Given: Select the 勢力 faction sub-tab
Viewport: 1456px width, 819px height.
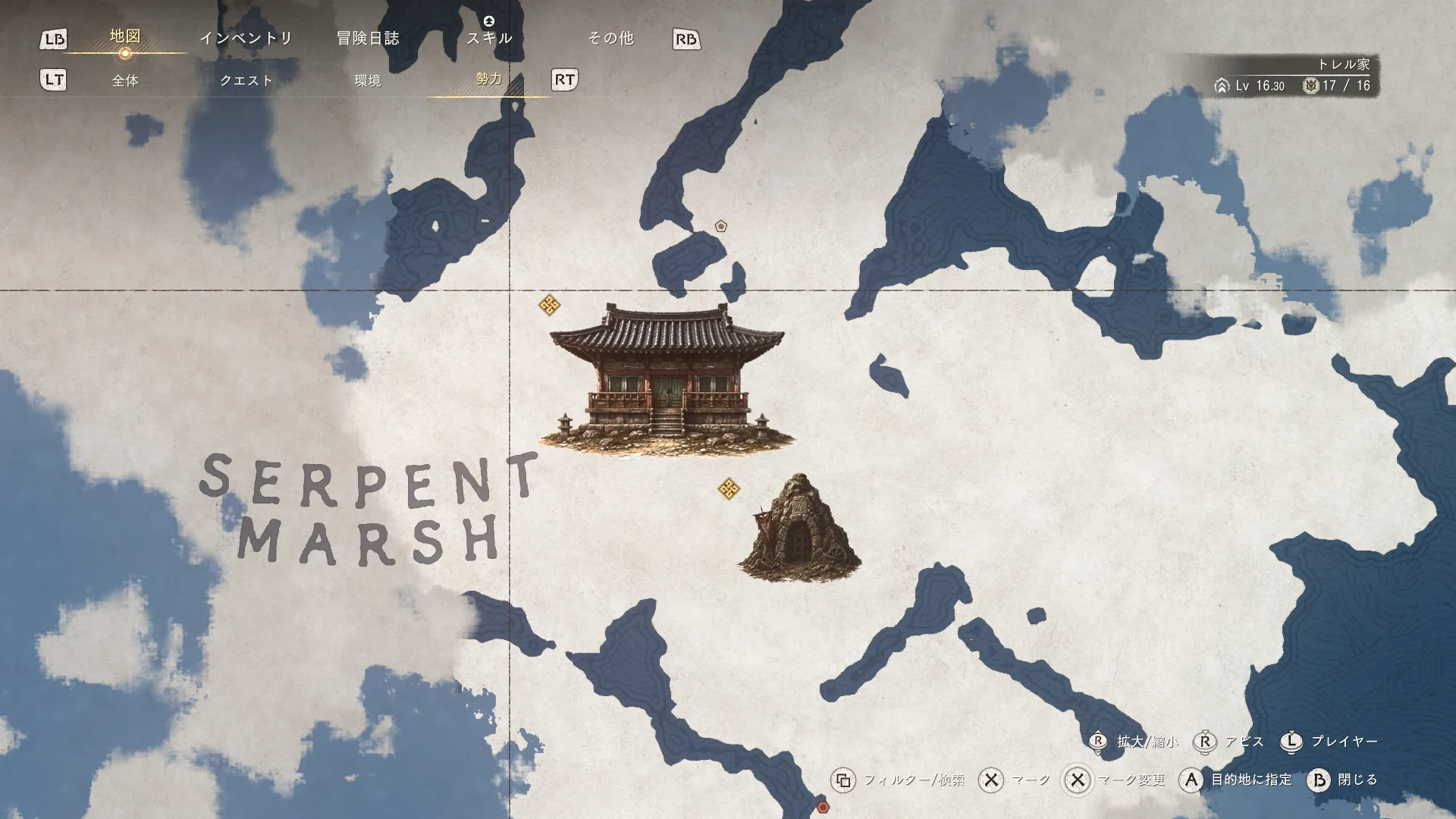Looking at the screenshot, I should 489,79.
